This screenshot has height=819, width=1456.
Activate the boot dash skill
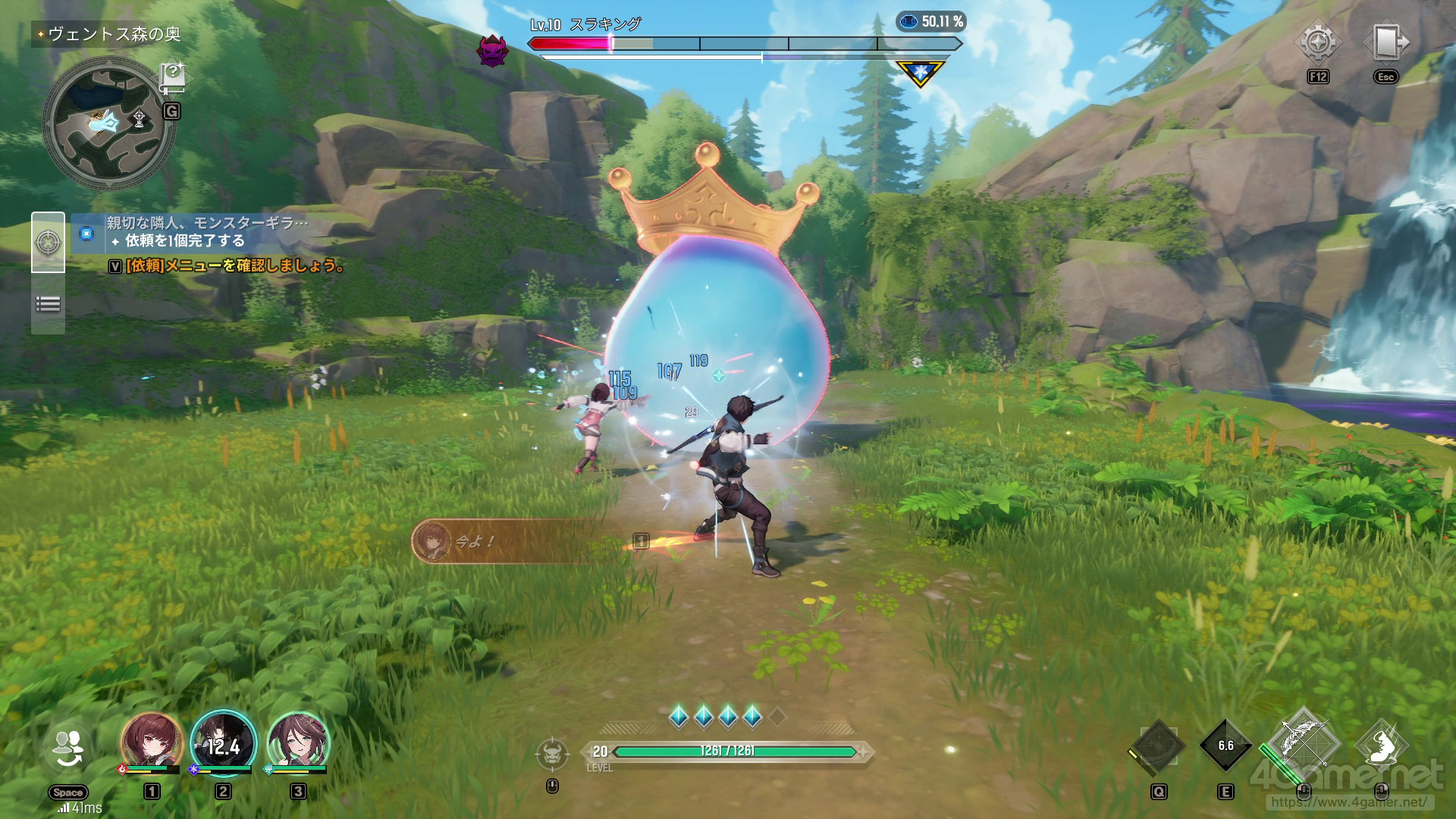[x=1382, y=745]
